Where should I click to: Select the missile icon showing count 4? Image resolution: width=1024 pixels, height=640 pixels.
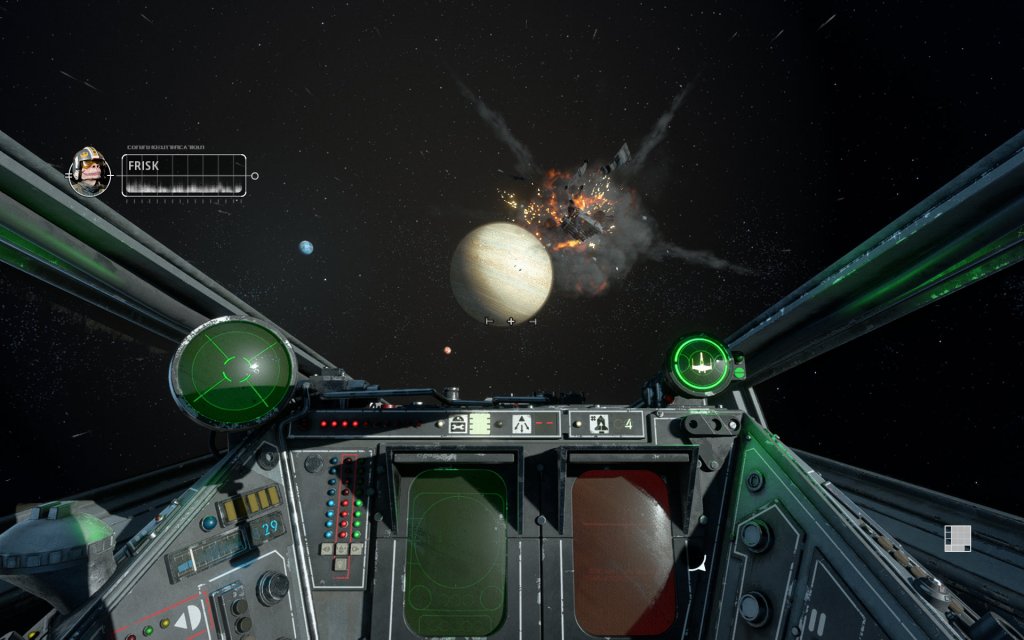click(602, 424)
